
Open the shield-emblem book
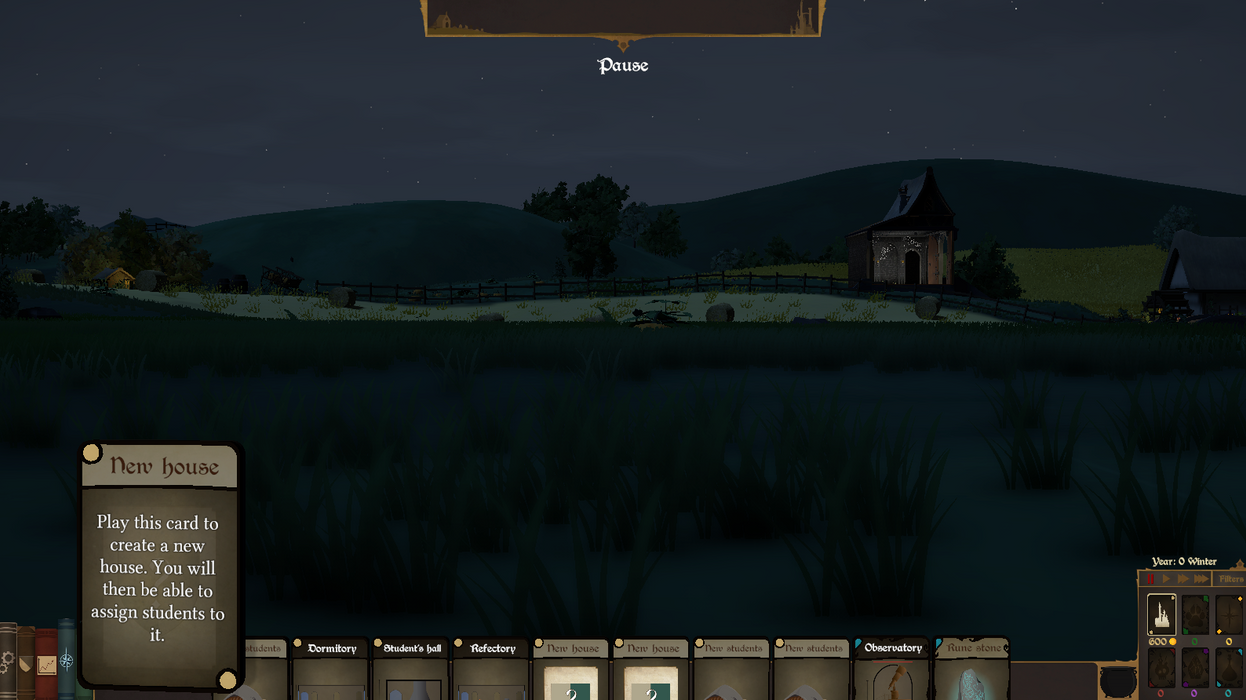point(26,664)
